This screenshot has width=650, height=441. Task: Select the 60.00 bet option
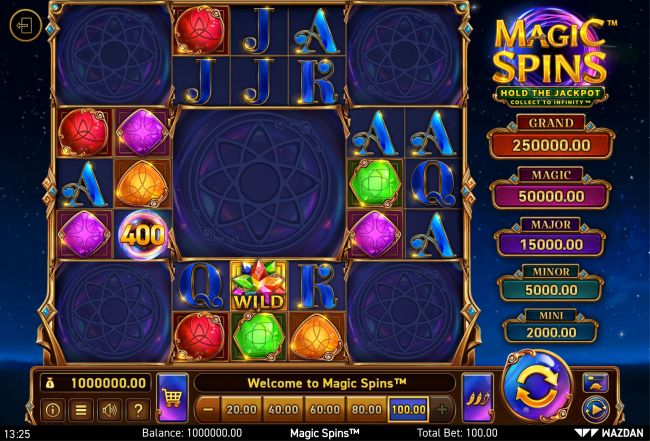coord(324,409)
